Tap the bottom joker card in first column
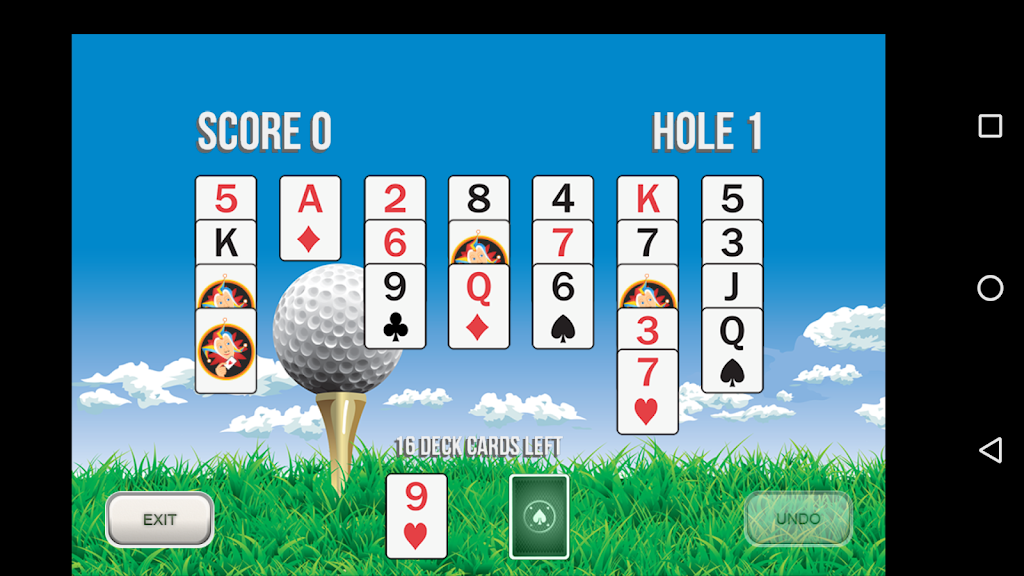This screenshot has height=576, width=1024. 226,350
